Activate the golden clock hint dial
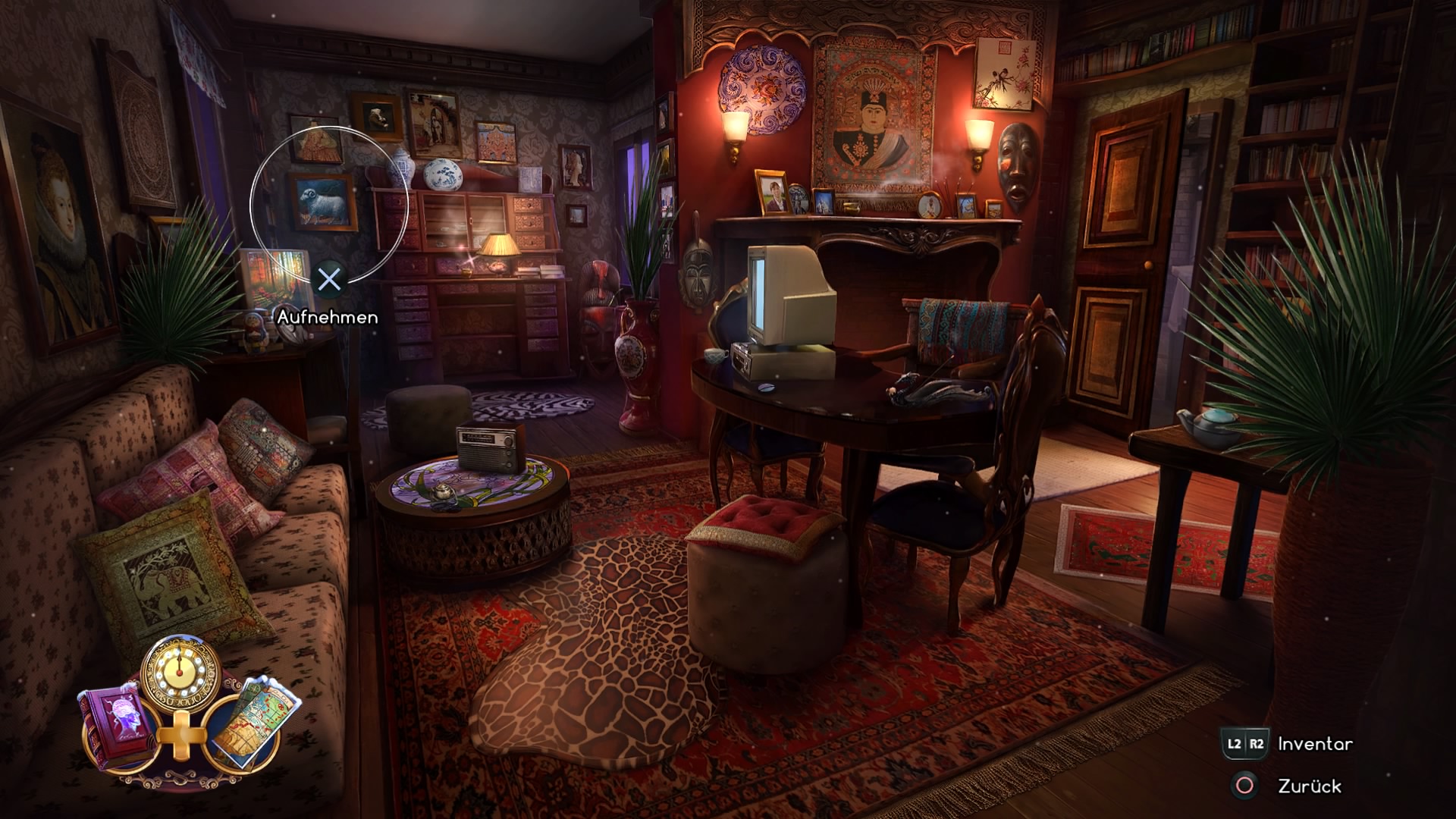The image size is (1456, 819). coord(180,672)
